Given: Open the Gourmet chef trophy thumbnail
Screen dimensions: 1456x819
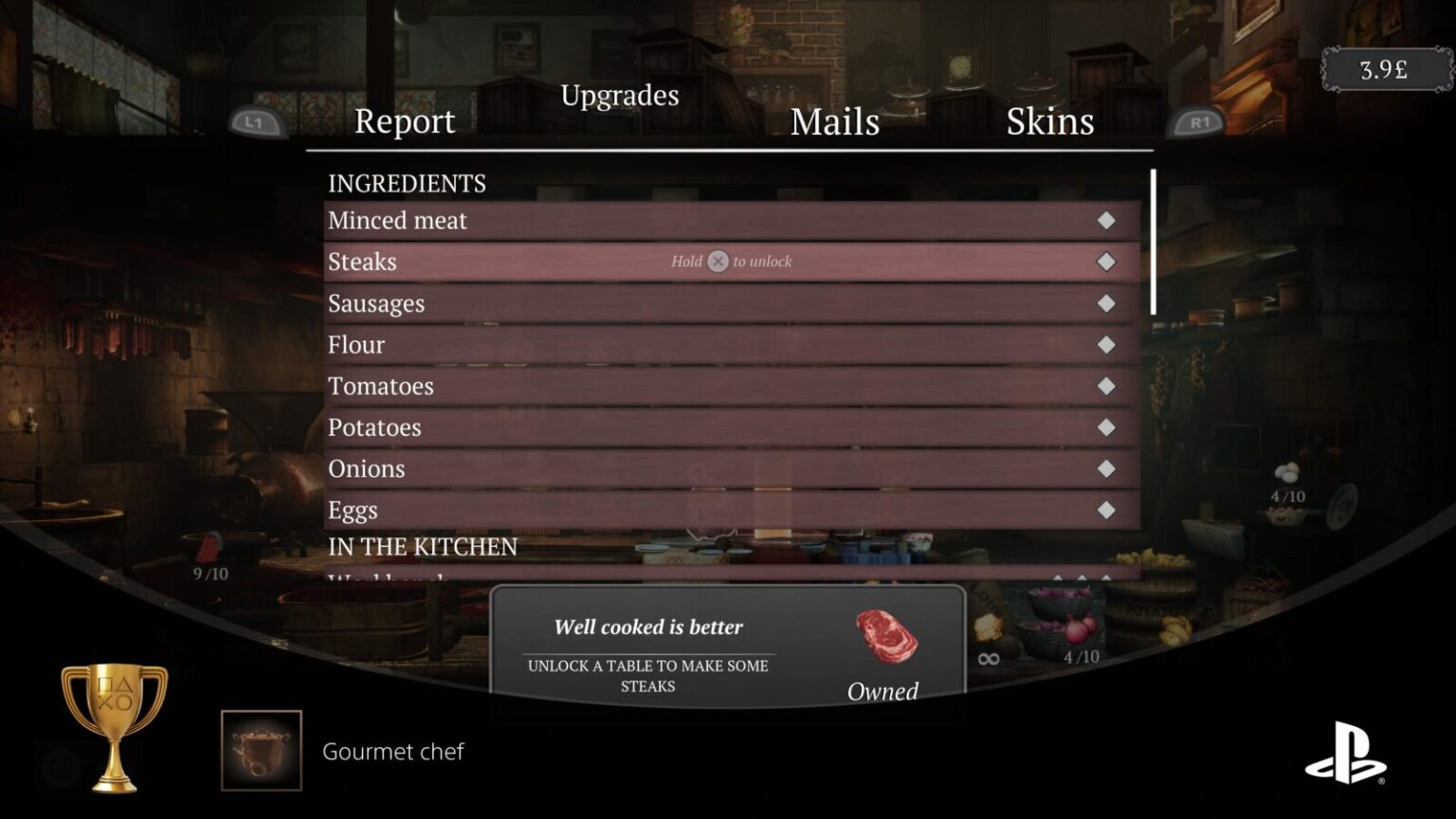Looking at the screenshot, I should [x=261, y=749].
